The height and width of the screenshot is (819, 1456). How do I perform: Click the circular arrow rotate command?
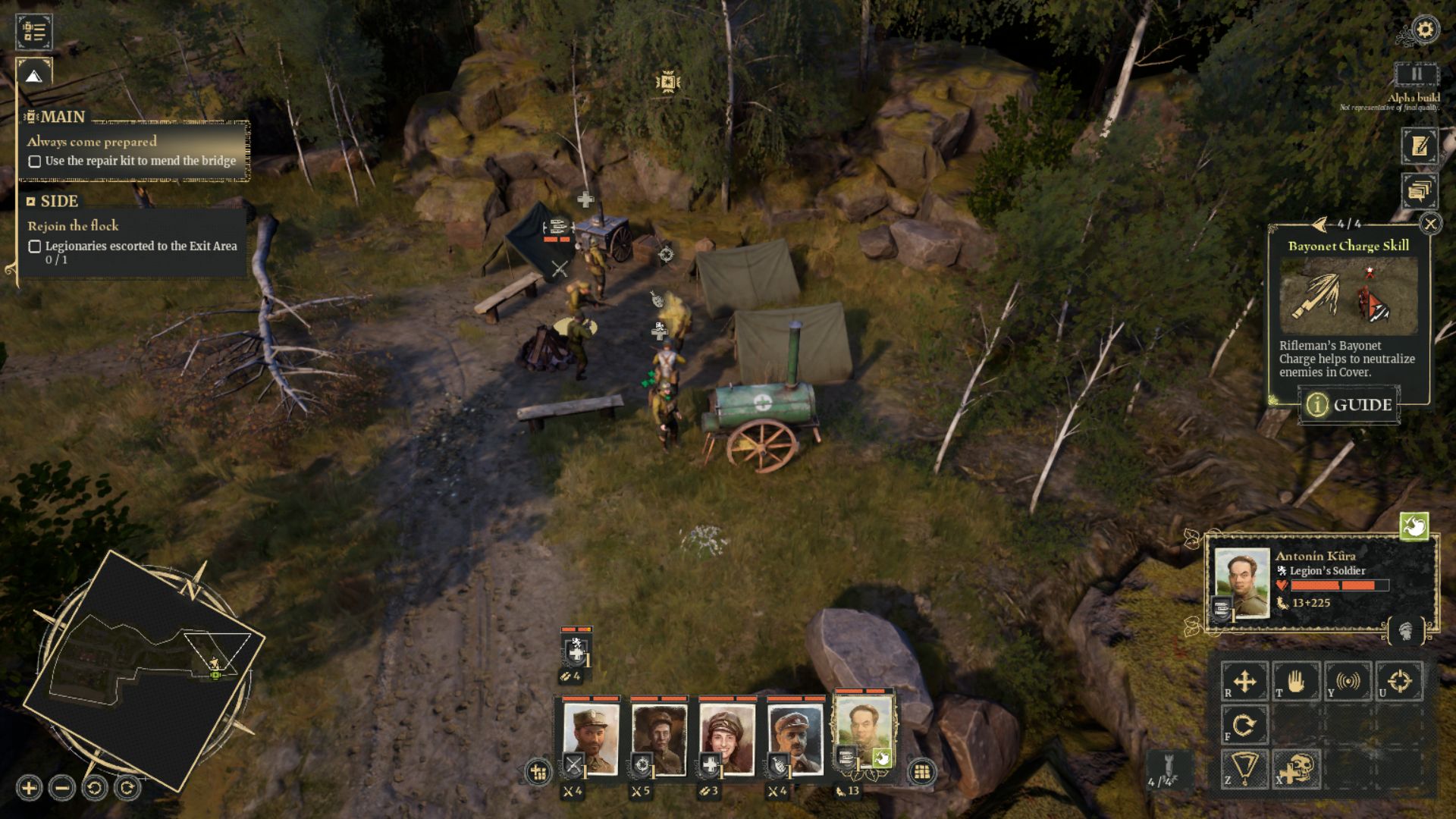click(x=1244, y=726)
